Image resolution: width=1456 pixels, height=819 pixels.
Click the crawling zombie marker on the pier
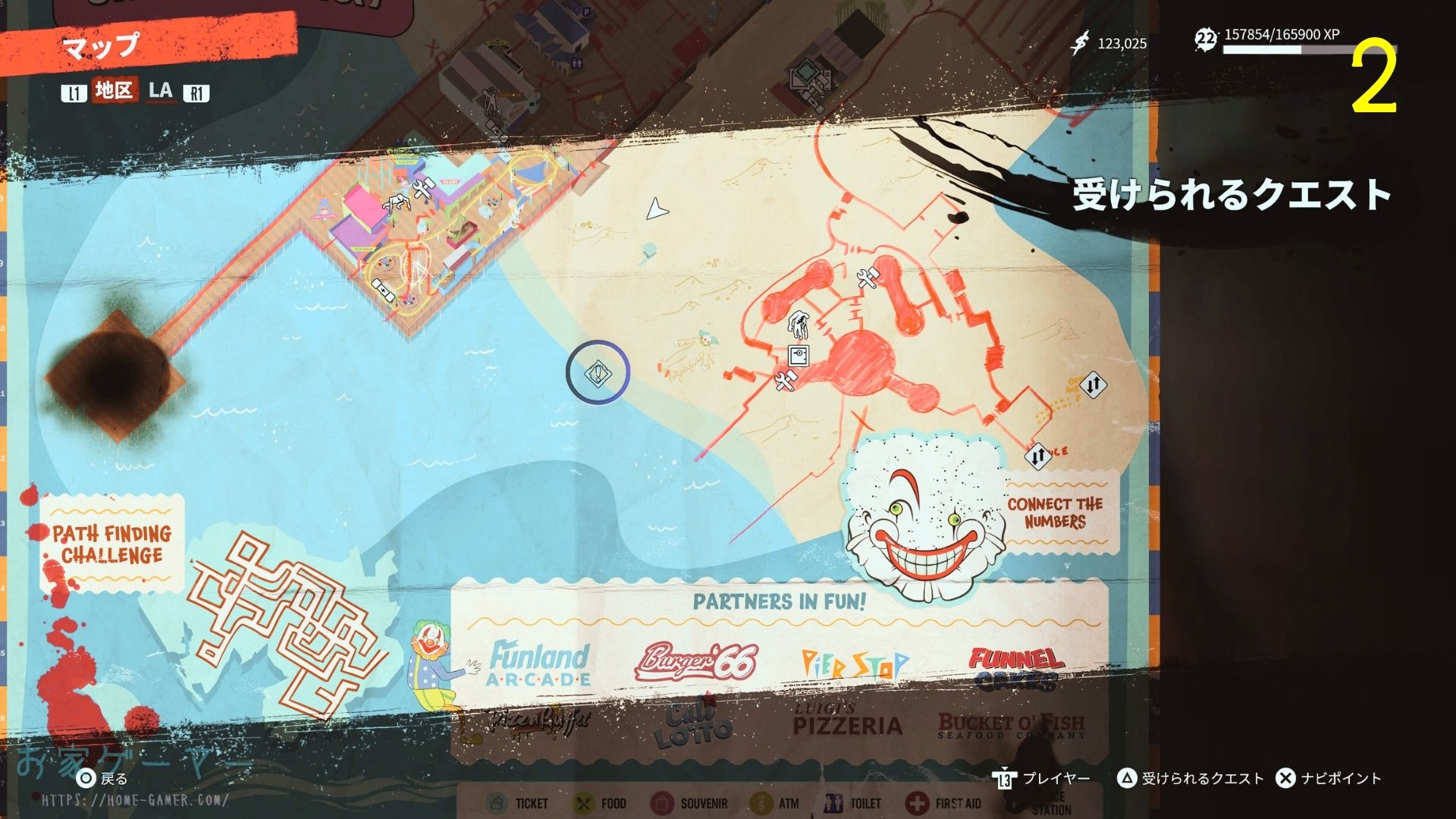click(x=396, y=203)
